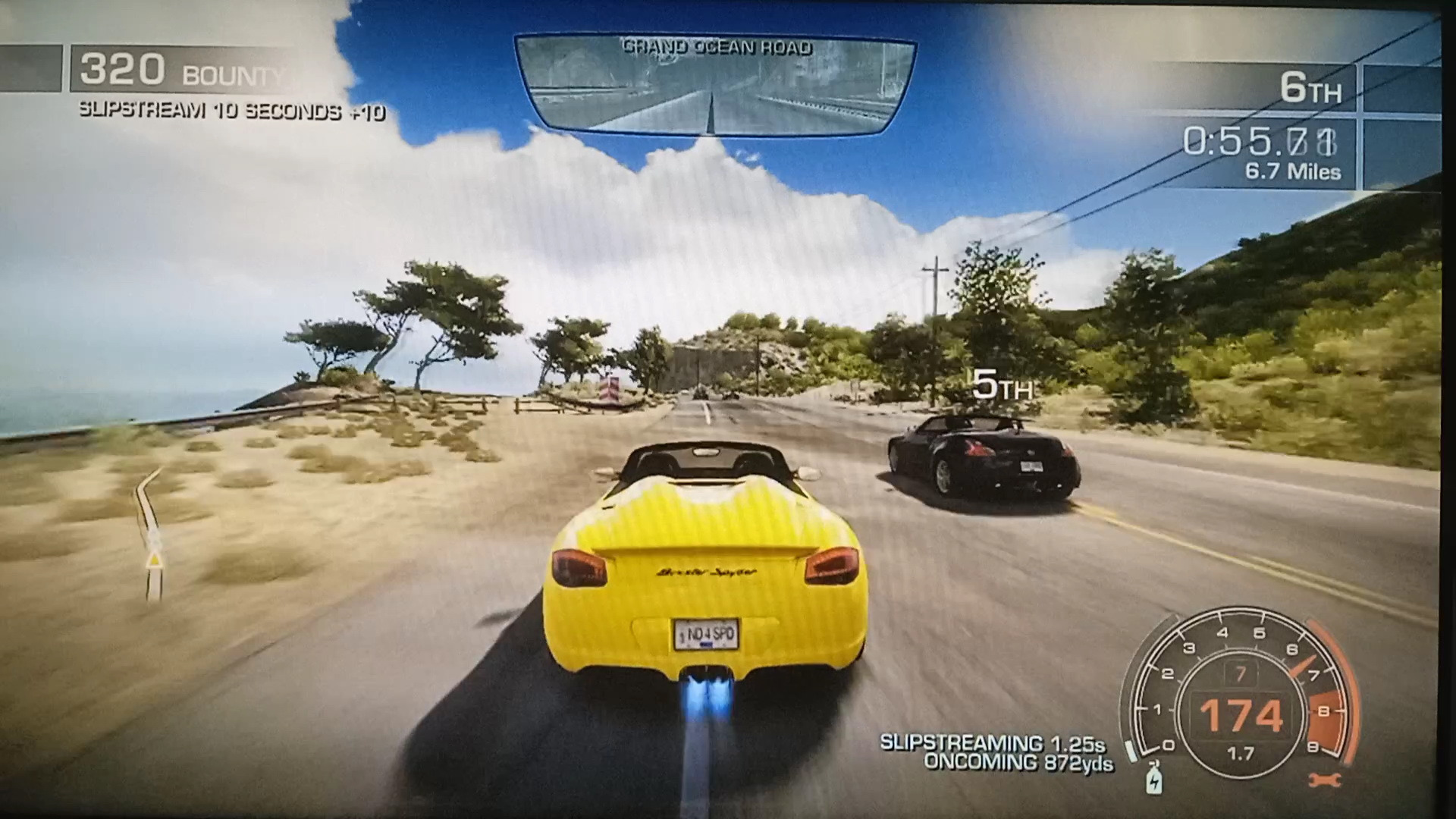This screenshot has height=819, width=1456.
Task: Click the orange wrench damage icon
Action: [x=1325, y=779]
